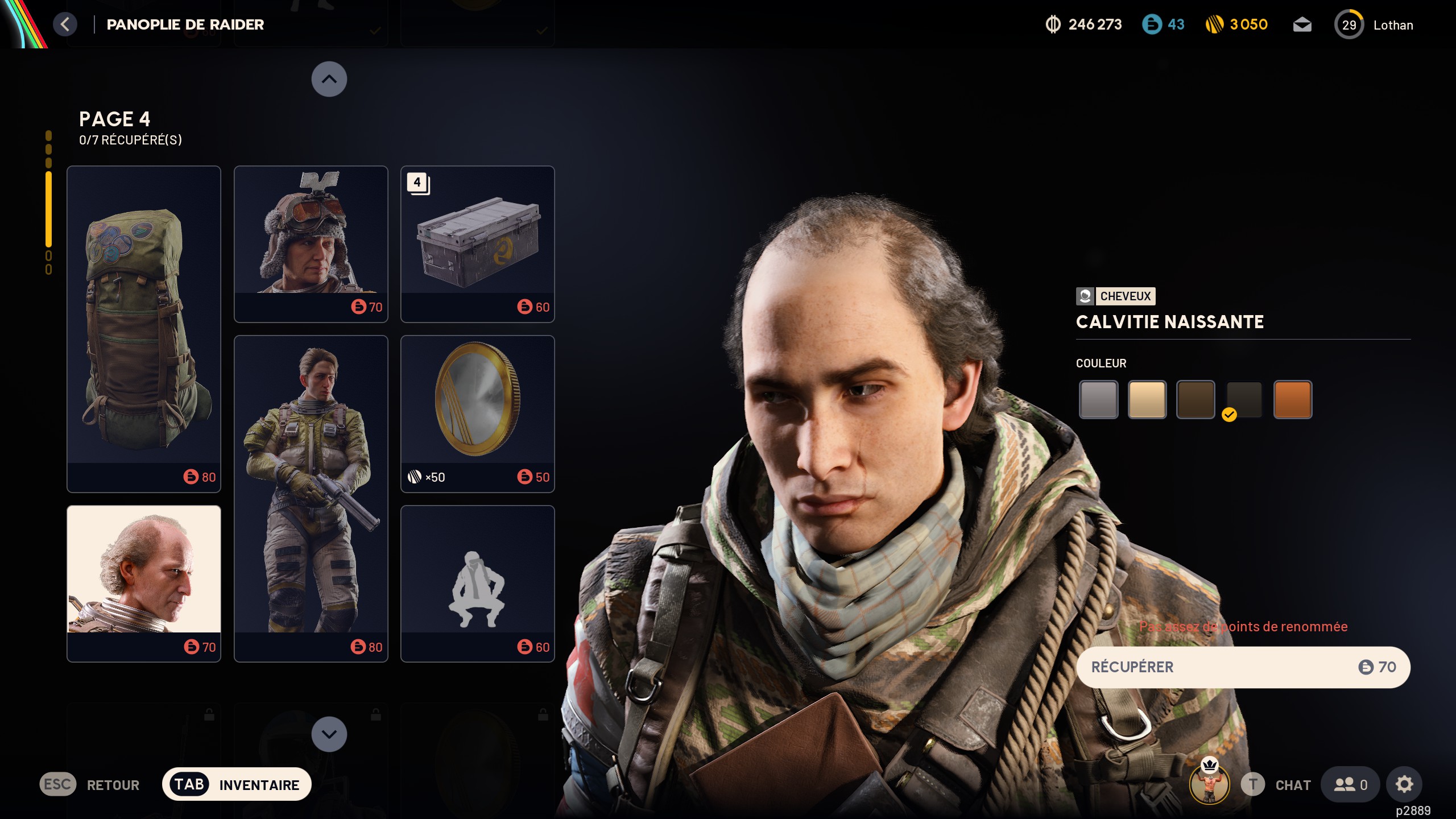Pick the gold coin x50 reward

[x=477, y=413]
